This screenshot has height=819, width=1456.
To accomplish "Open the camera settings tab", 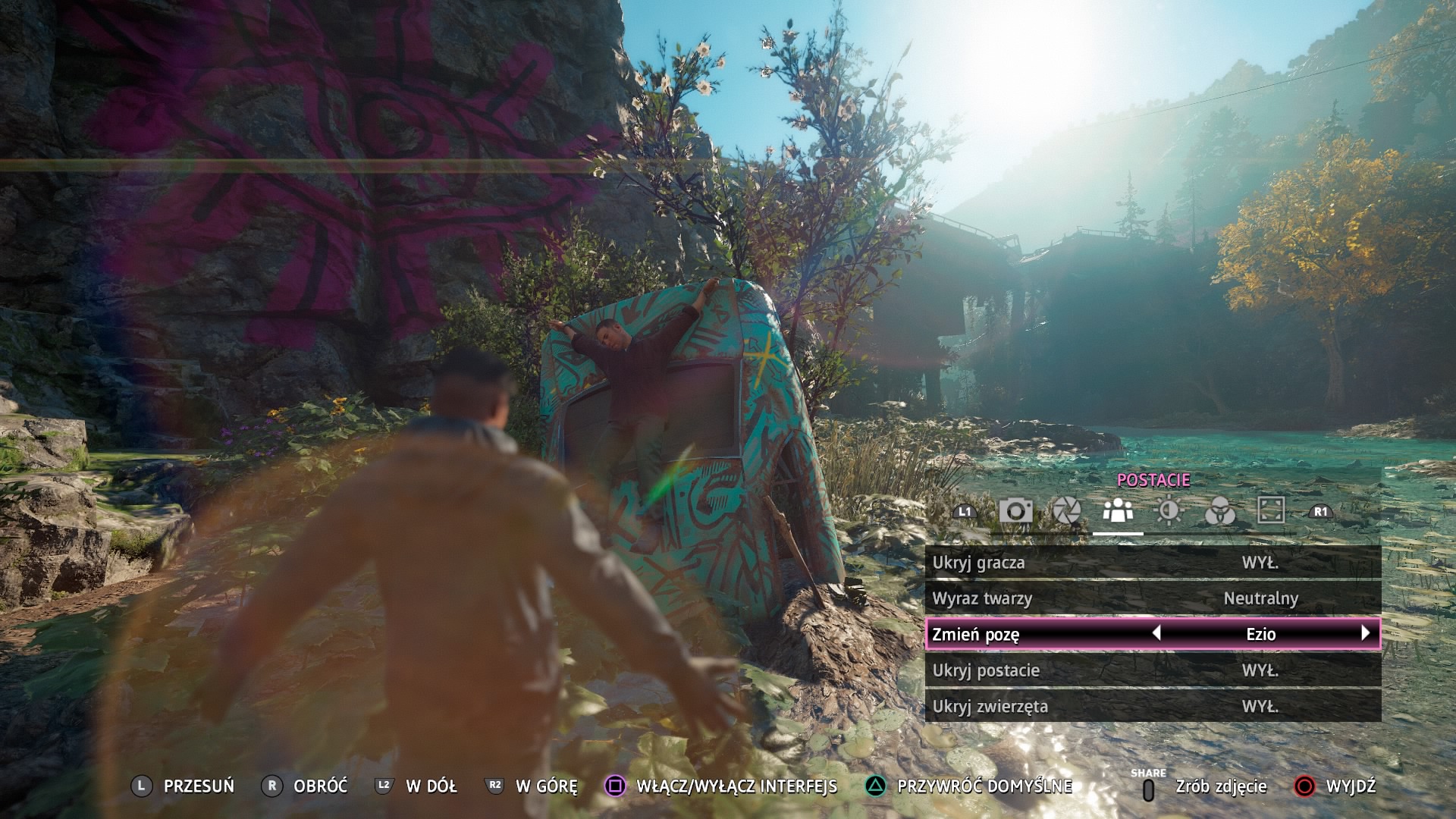I will pos(1015,510).
